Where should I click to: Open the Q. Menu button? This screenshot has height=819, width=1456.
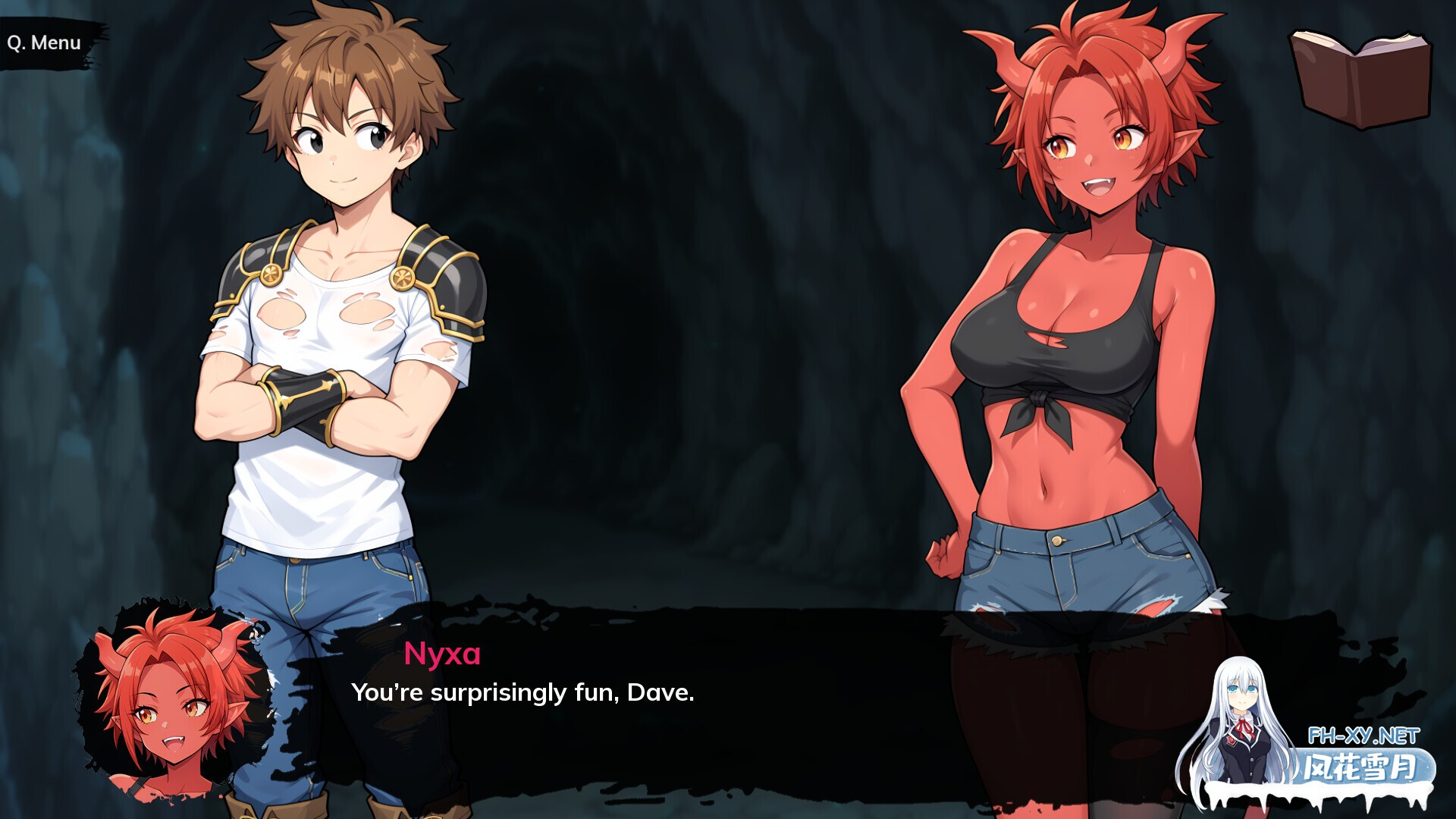click(45, 43)
